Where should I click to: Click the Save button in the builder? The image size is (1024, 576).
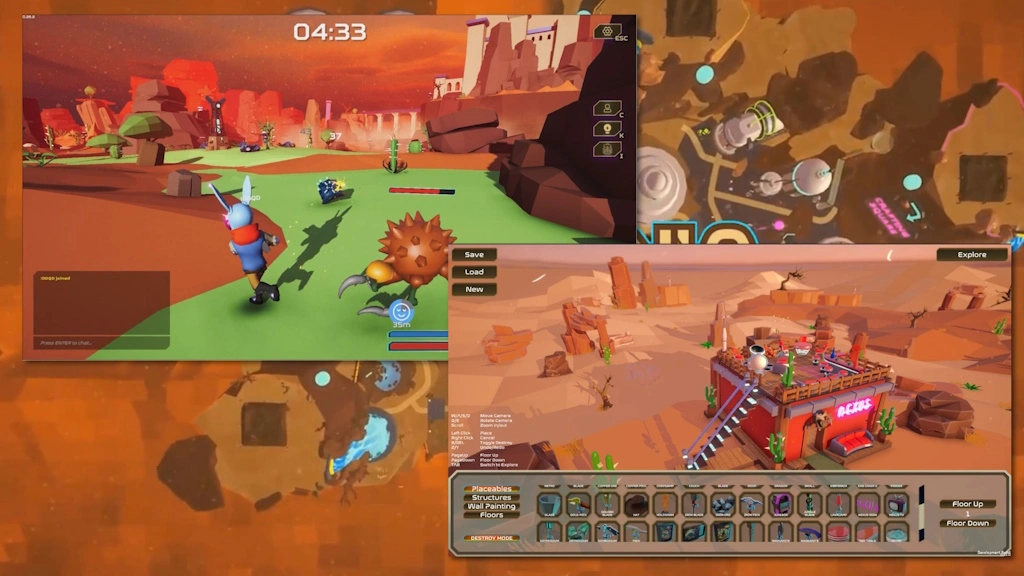[474, 255]
